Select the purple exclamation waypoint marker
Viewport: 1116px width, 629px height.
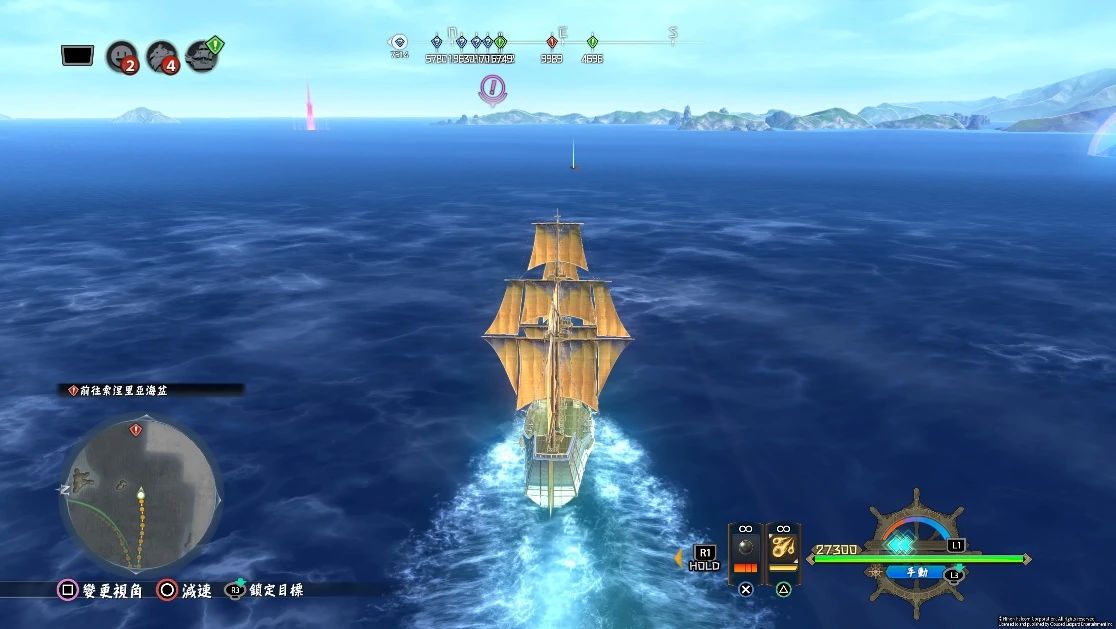tap(491, 90)
